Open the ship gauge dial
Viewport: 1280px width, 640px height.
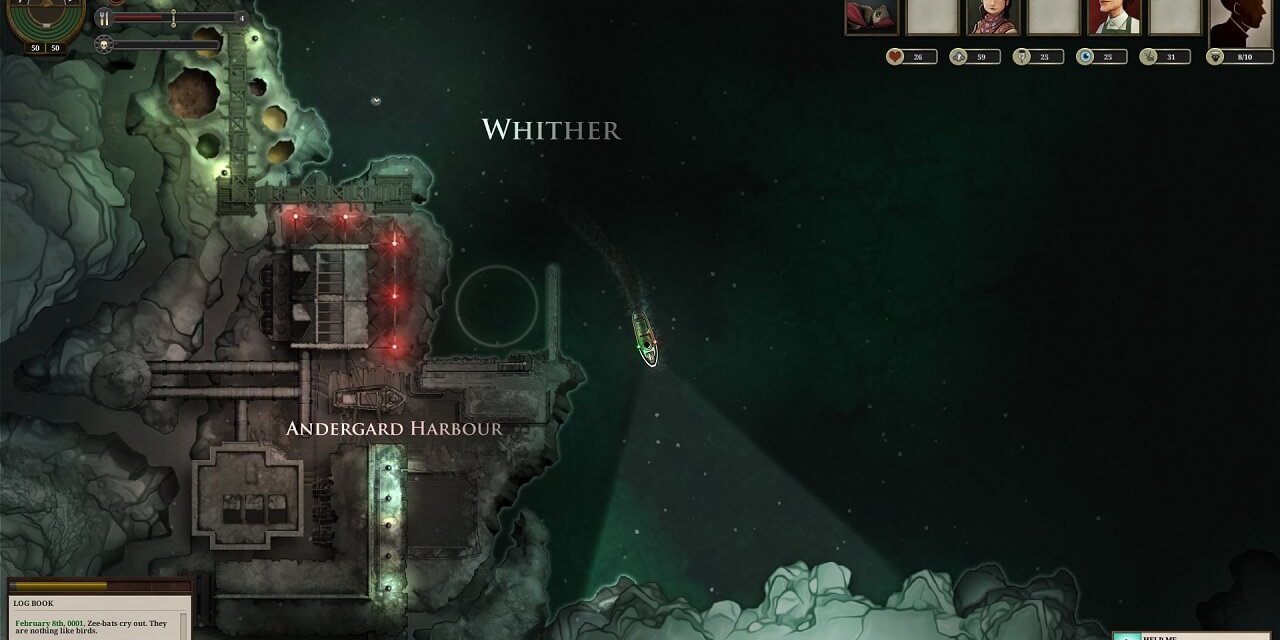45,22
